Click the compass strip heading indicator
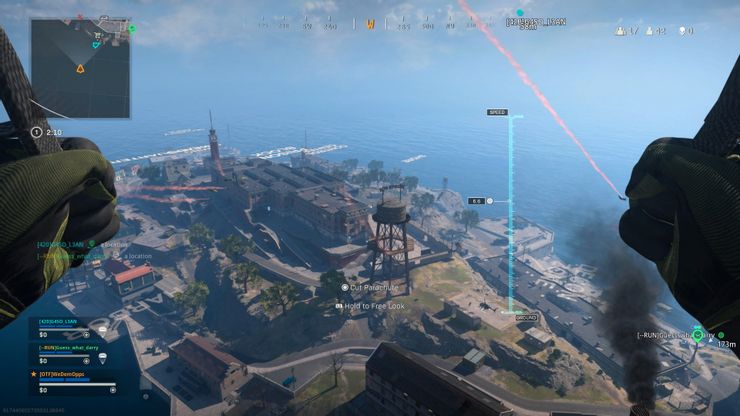 (370, 23)
